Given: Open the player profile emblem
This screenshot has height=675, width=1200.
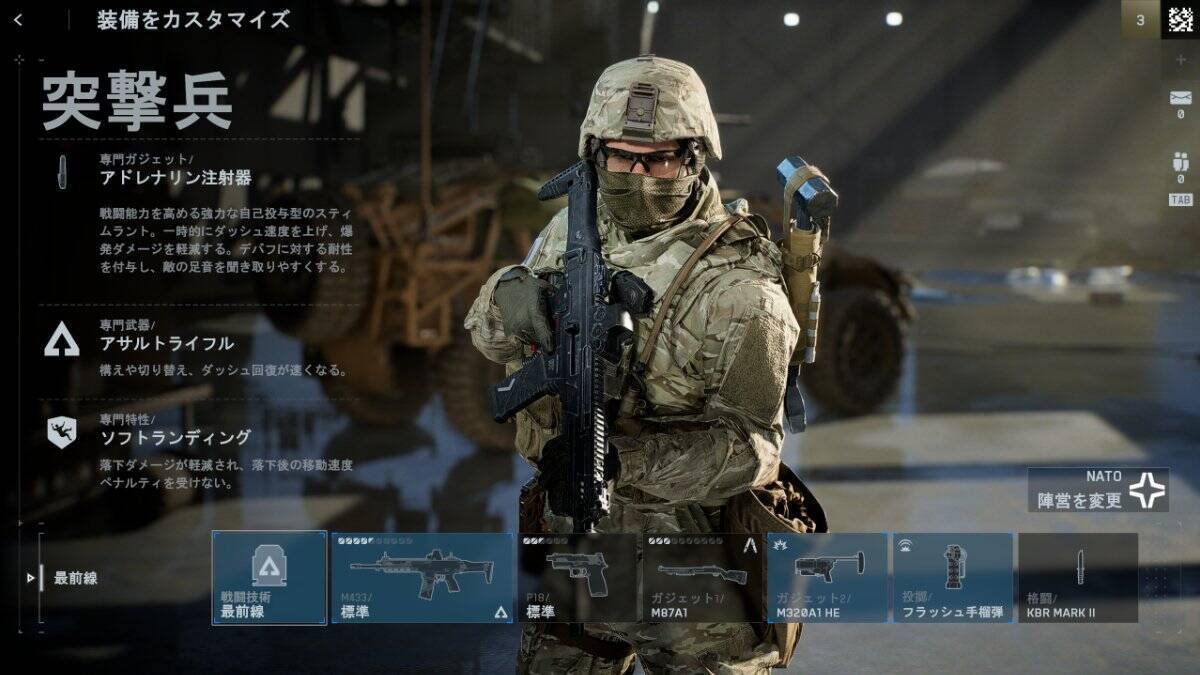Looking at the screenshot, I should point(1180,19).
